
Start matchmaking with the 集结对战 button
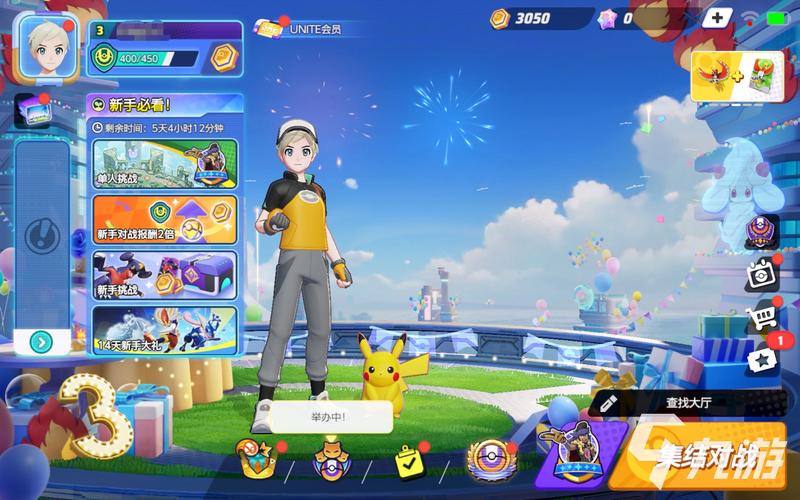point(710,462)
